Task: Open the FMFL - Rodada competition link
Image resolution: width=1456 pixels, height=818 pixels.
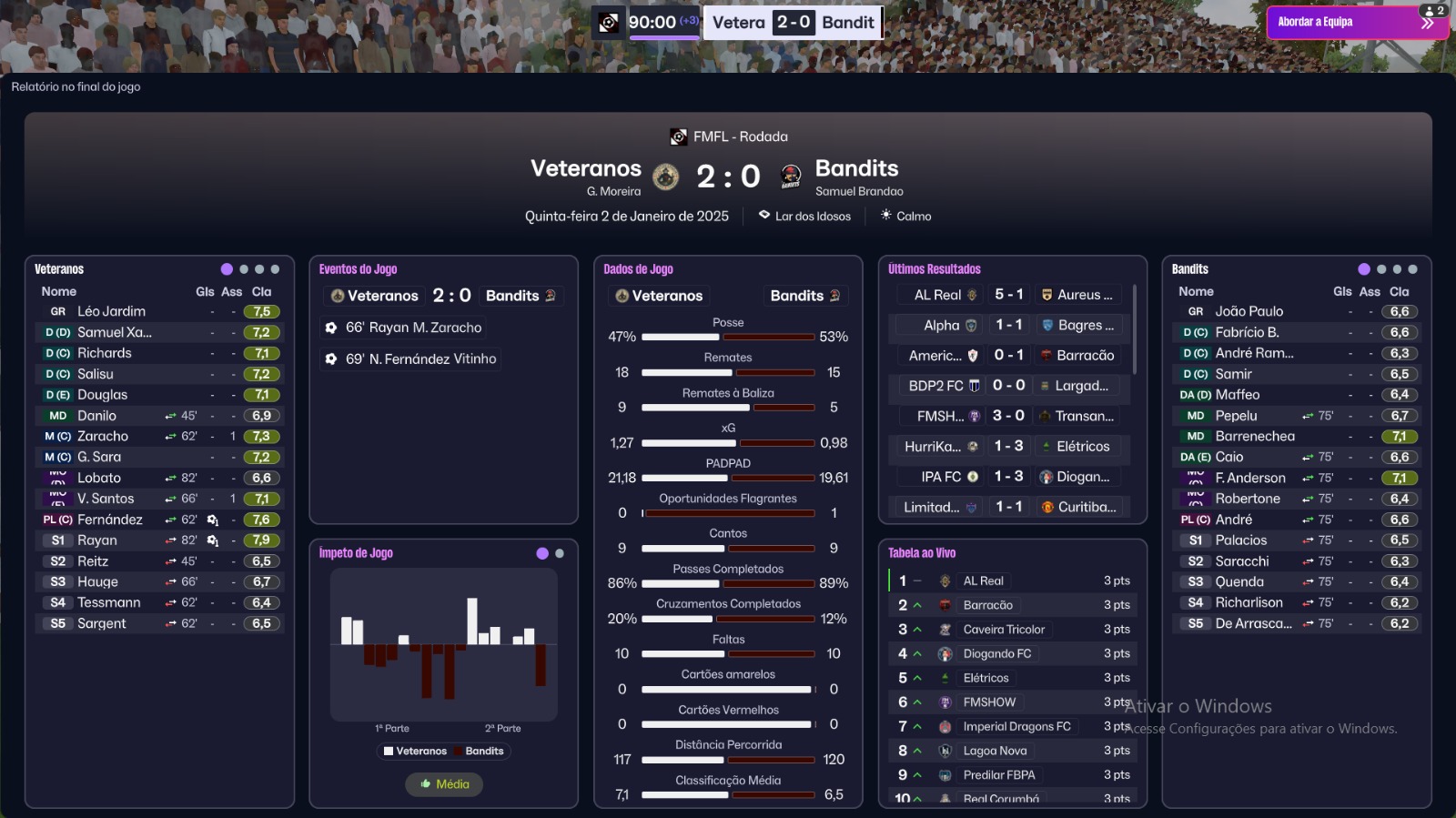Action: coord(740,136)
